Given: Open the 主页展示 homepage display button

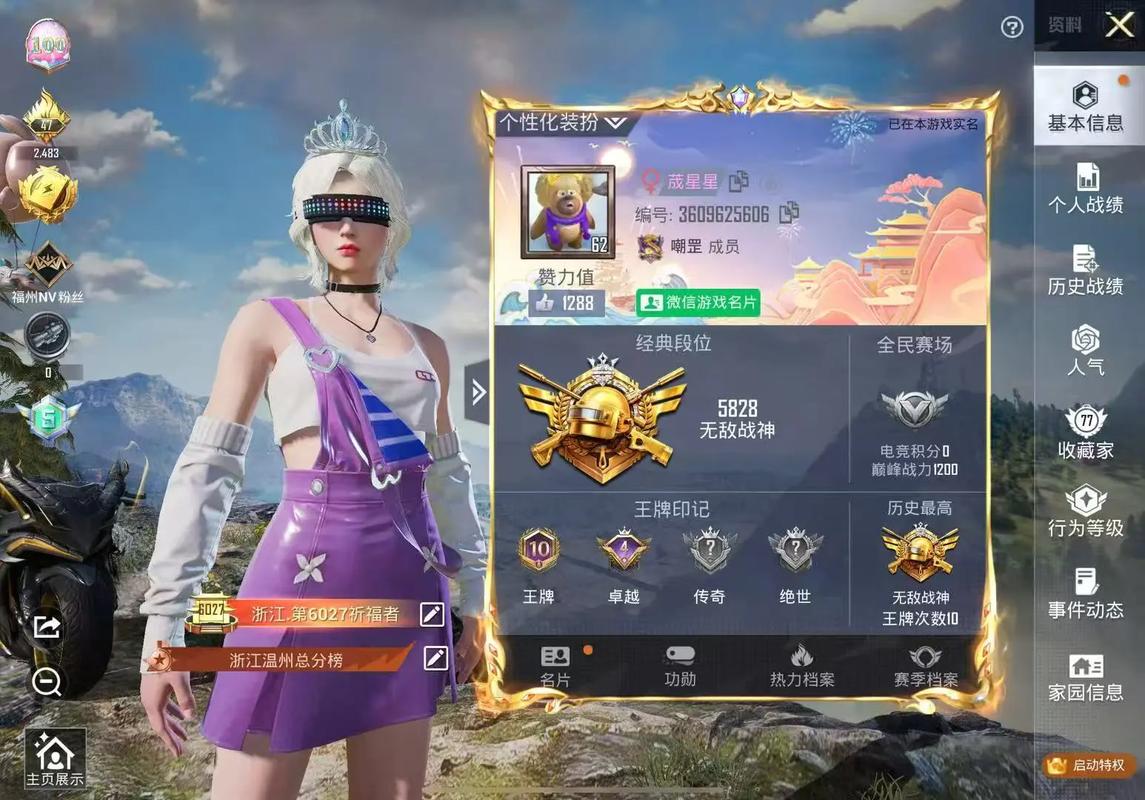Looking at the screenshot, I should pos(55,758).
